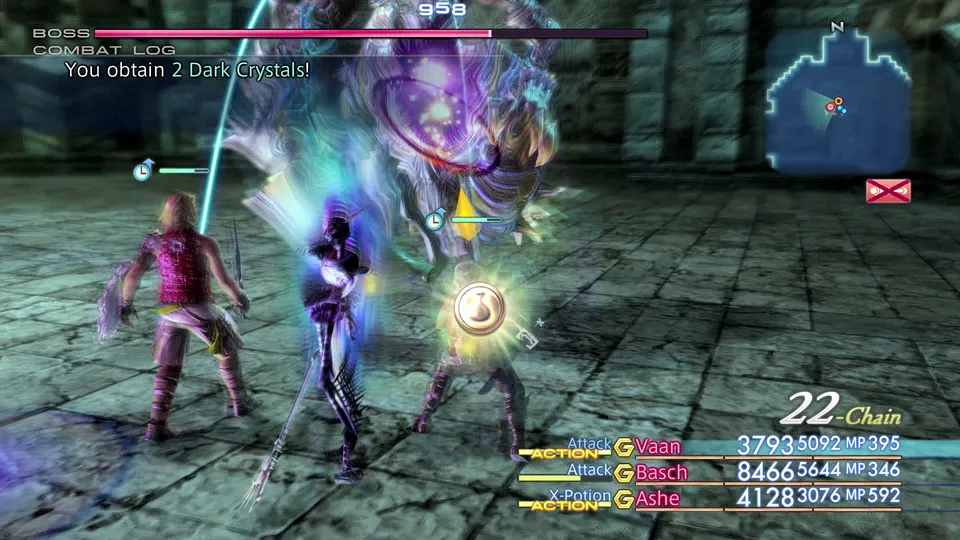Choose Ashe in the party list
960x540 pixels.
click(x=657, y=498)
